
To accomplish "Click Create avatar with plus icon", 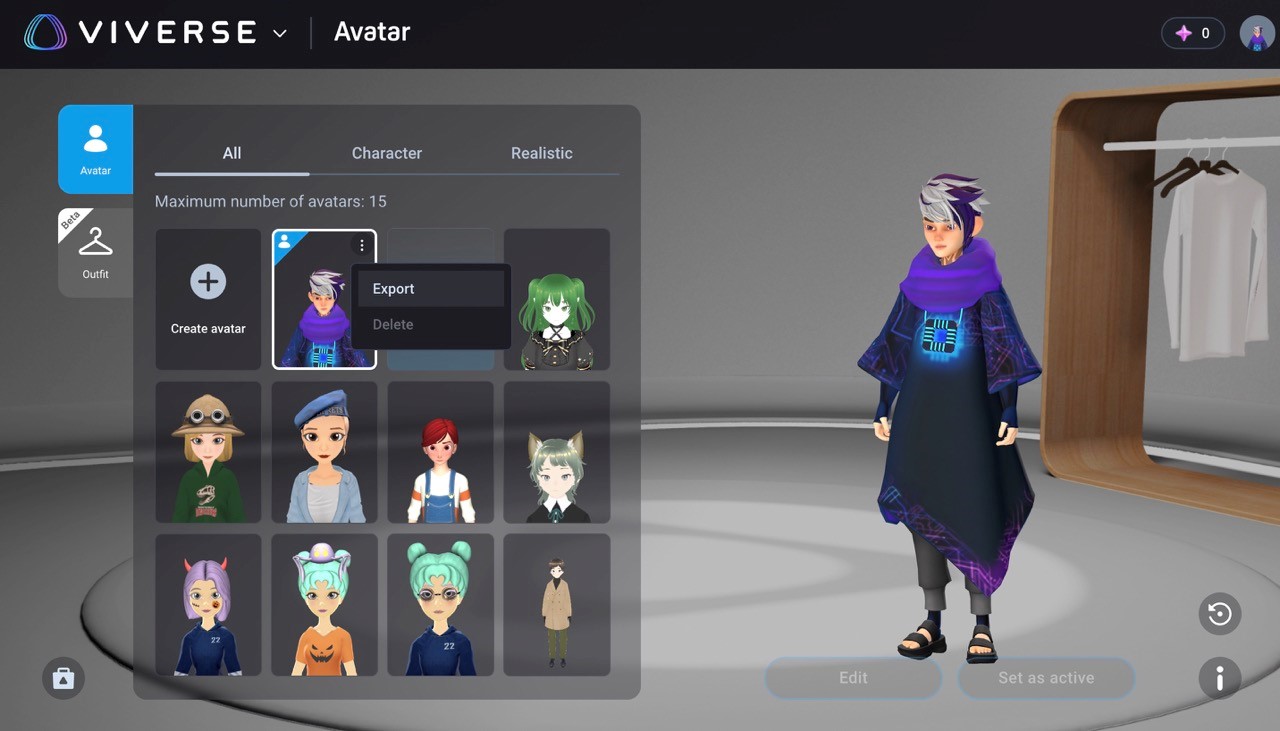I will (207, 298).
